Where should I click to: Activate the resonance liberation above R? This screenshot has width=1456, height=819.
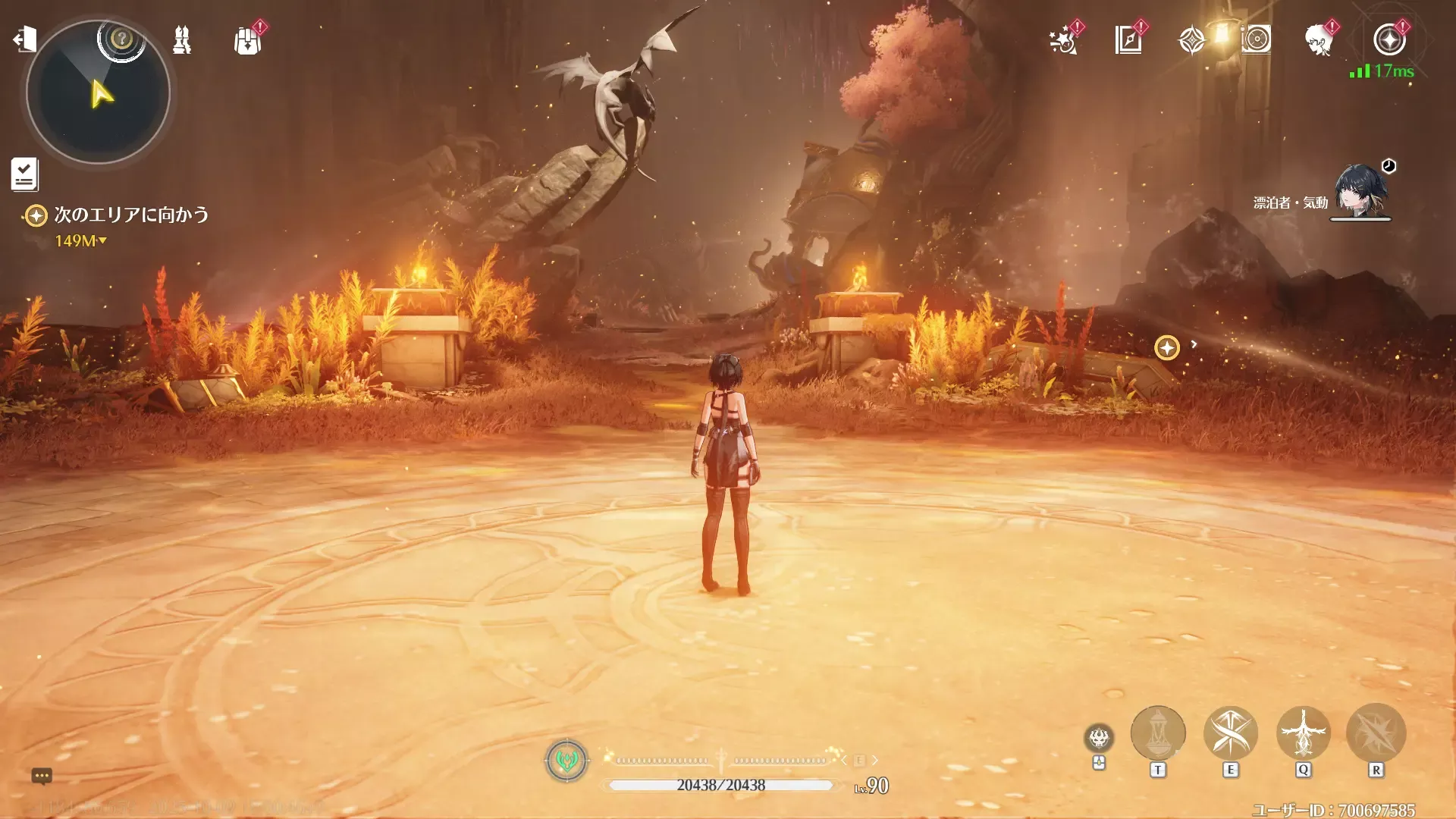(x=1376, y=733)
